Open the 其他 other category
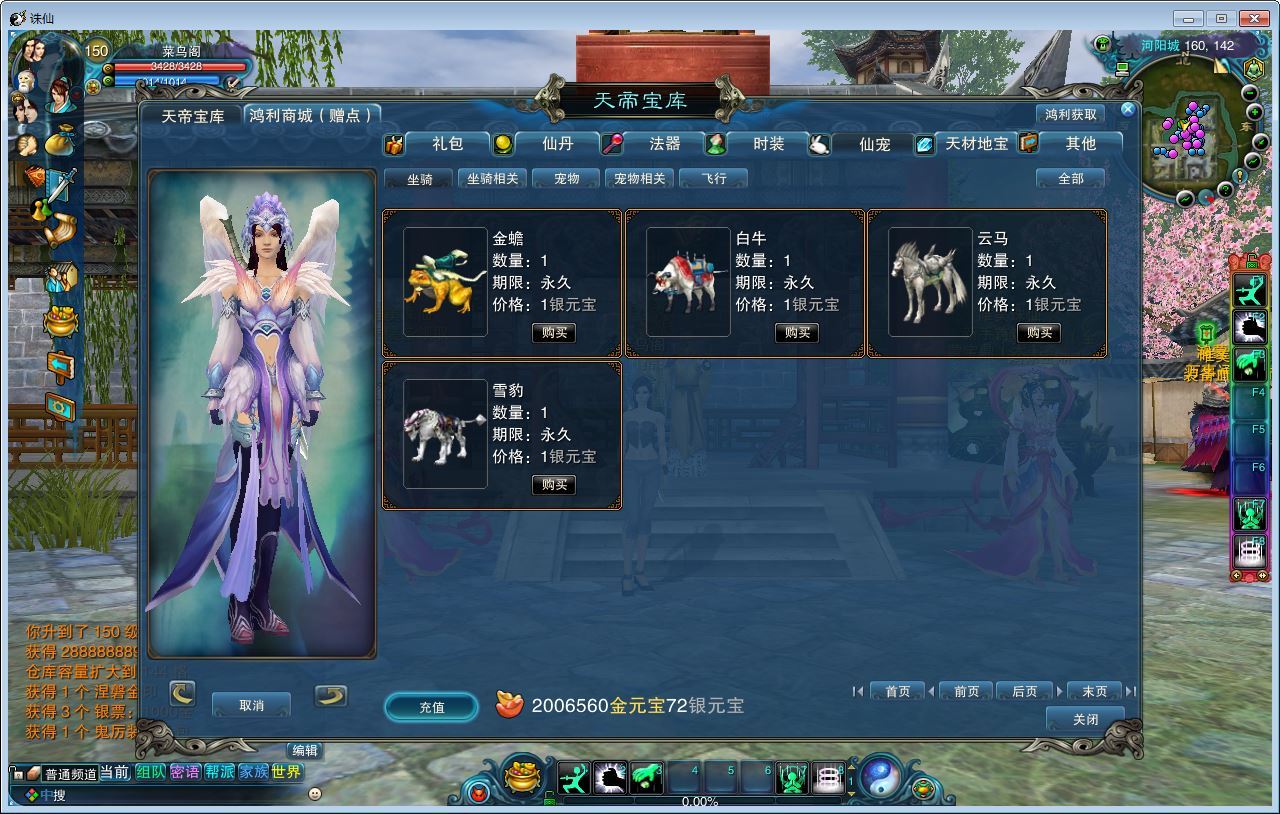Screen dimensions: 1280x814 (1080, 144)
